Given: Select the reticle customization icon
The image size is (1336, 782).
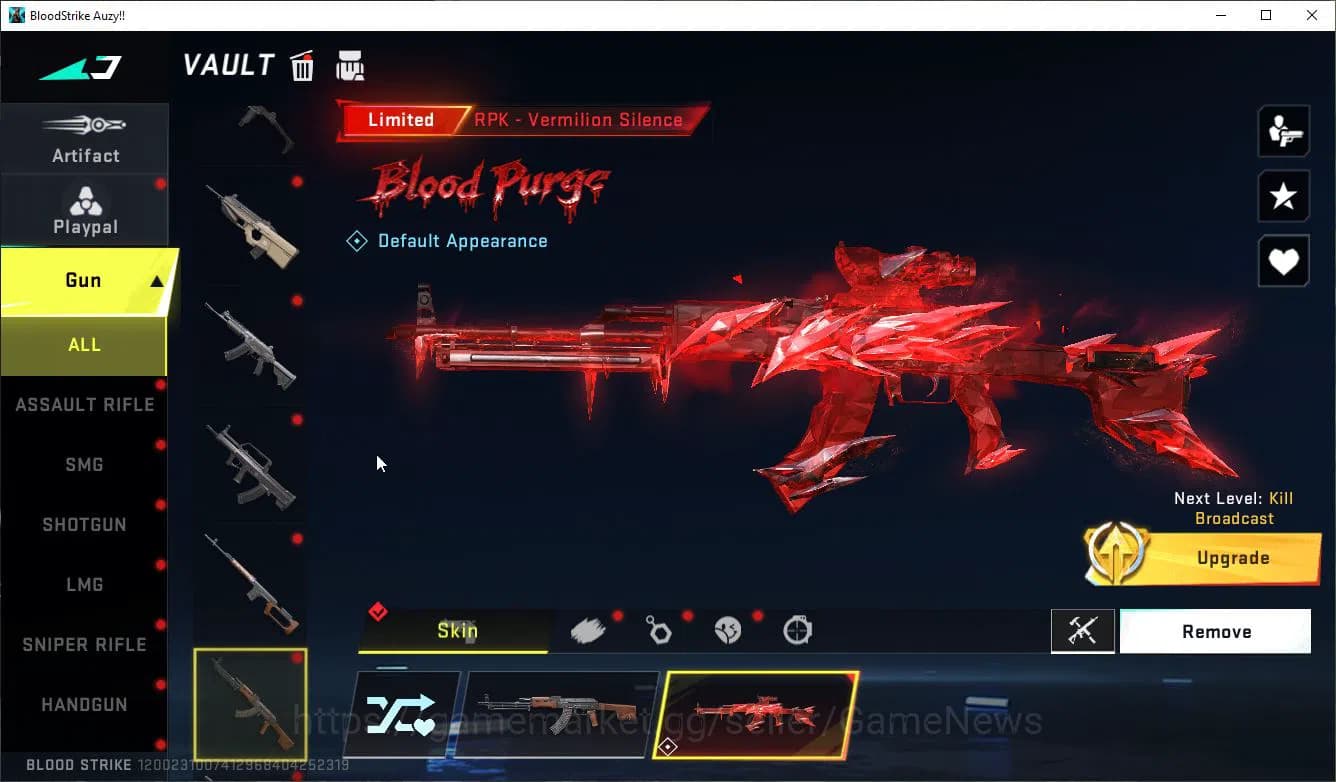Looking at the screenshot, I should (797, 629).
